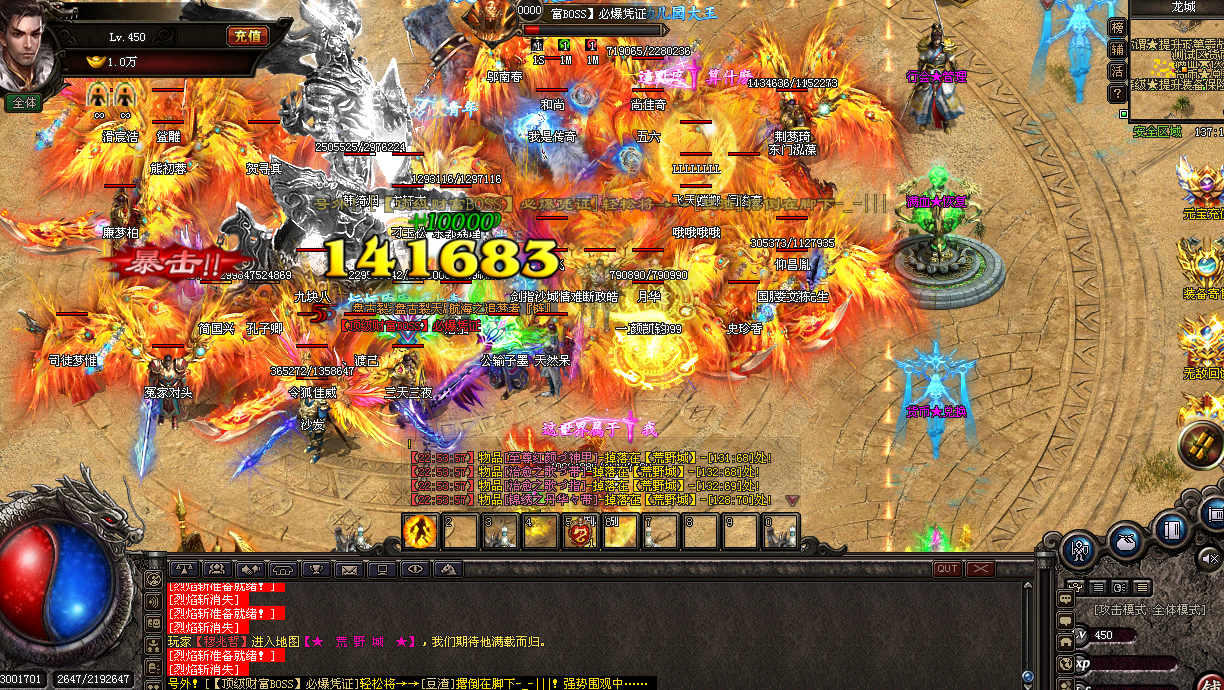Open the 榜 ranking button
This screenshot has width=1224, height=690.
click(1117, 27)
